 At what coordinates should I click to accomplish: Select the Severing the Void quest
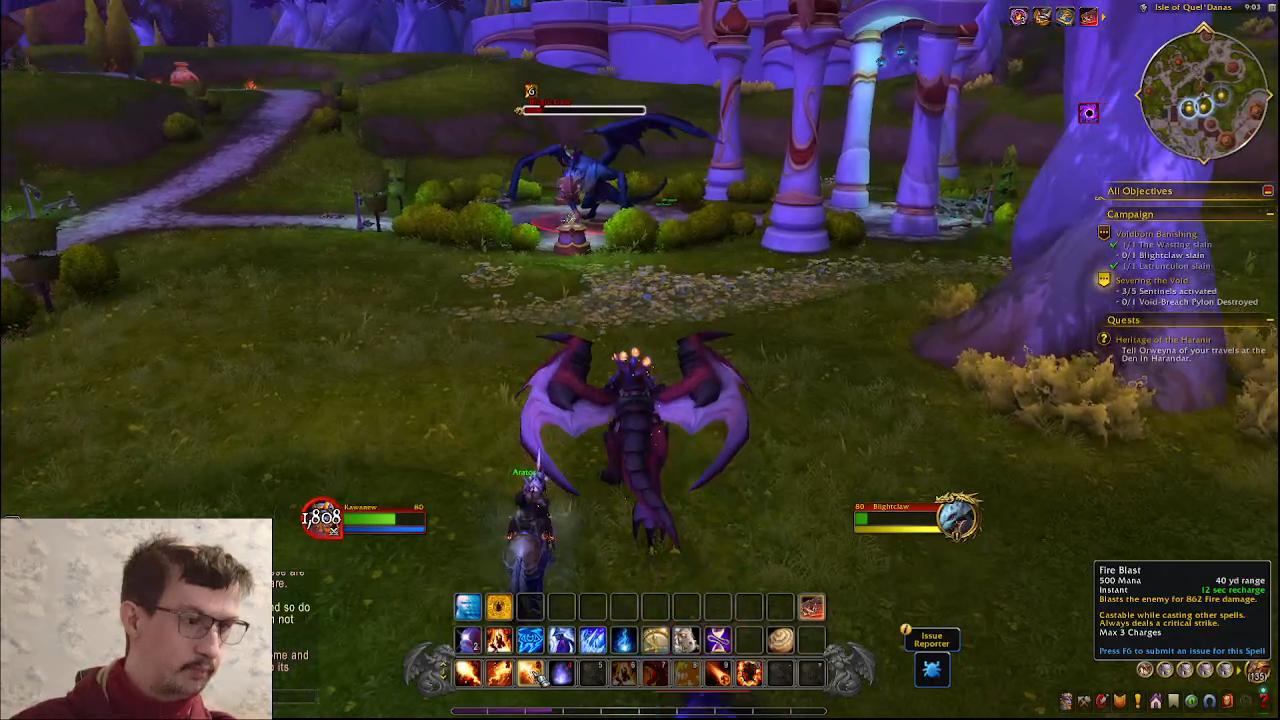[1152, 280]
